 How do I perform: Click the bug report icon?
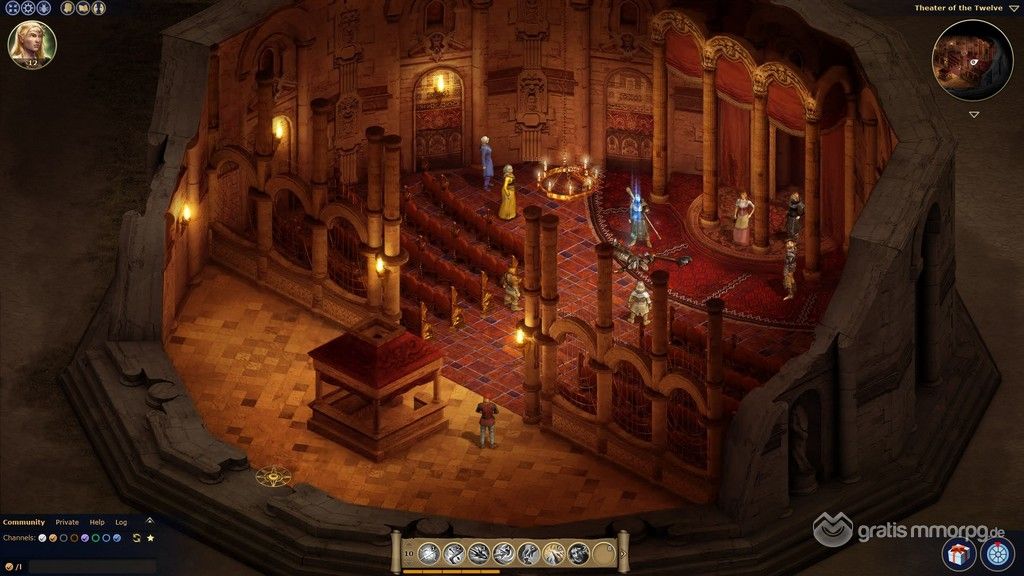(45, 8)
